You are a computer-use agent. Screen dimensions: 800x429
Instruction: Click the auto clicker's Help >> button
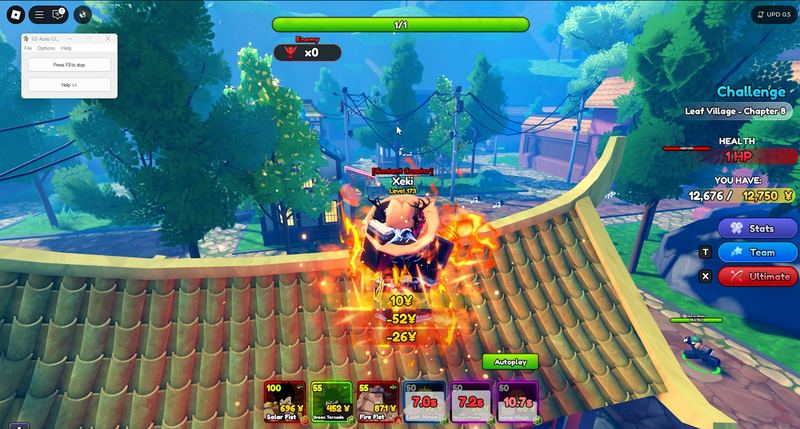click(69, 85)
